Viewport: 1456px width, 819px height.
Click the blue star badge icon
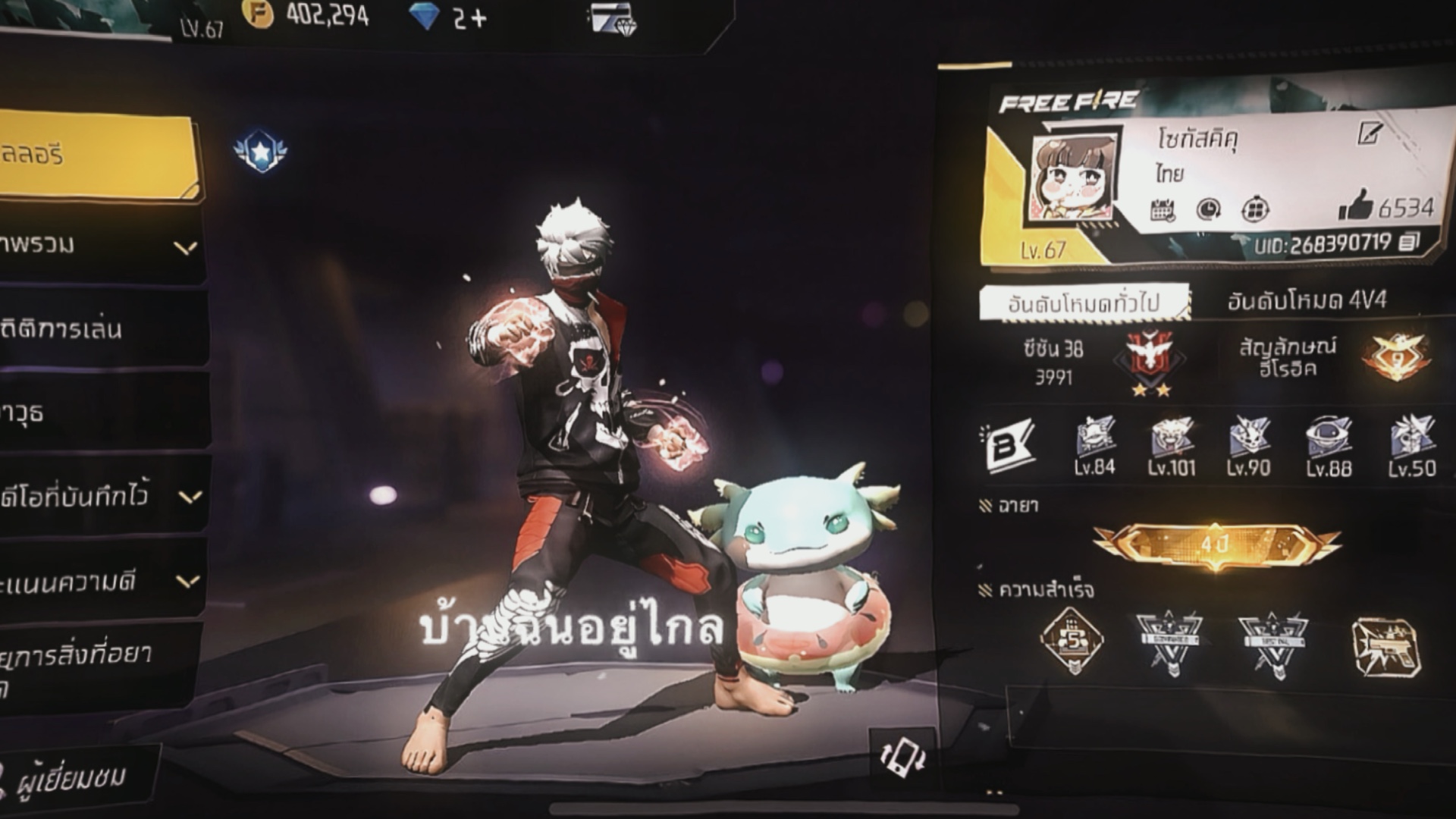[x=260, y=151]
